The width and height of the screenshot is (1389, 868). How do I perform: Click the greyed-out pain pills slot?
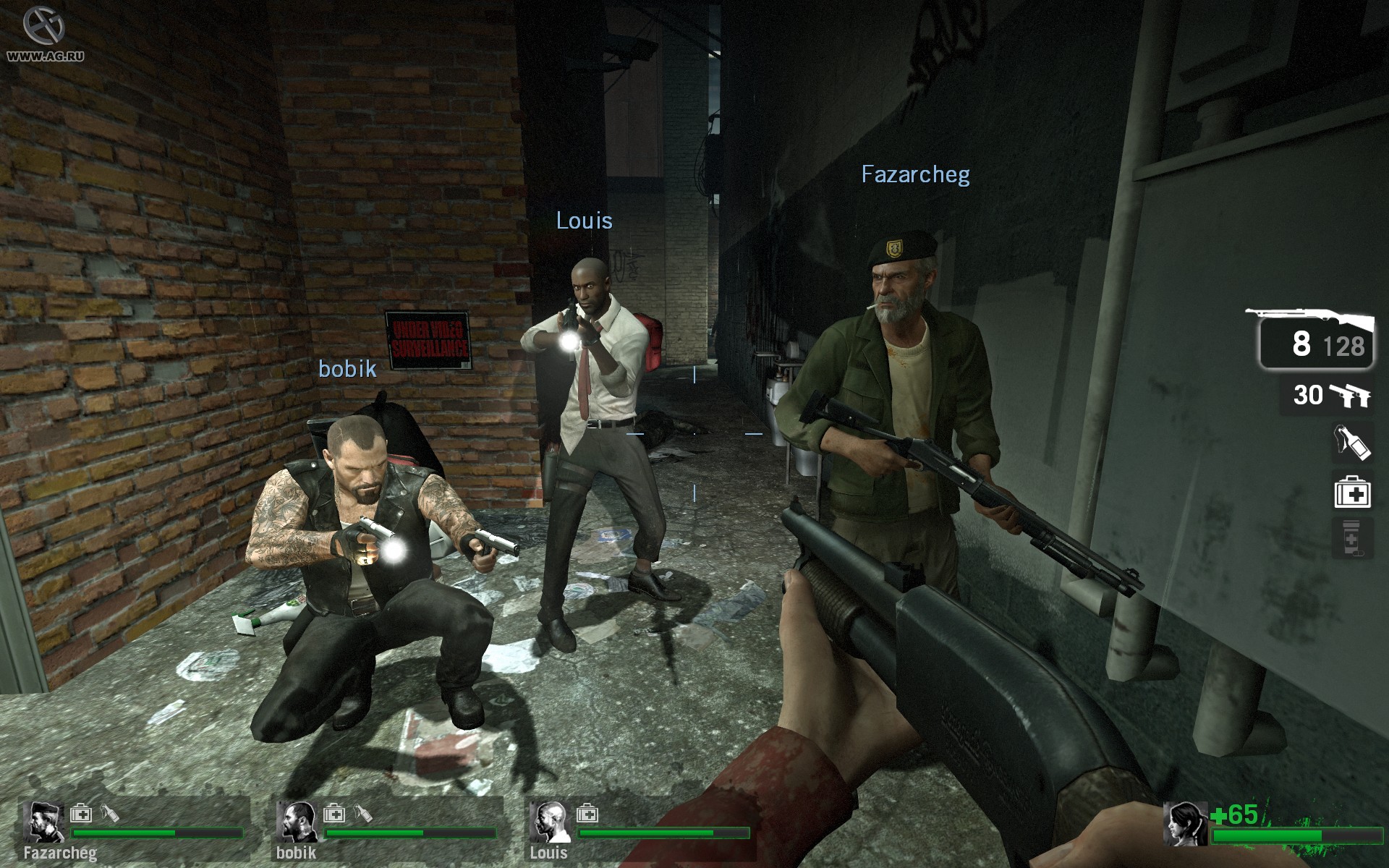coord(1352,538)
